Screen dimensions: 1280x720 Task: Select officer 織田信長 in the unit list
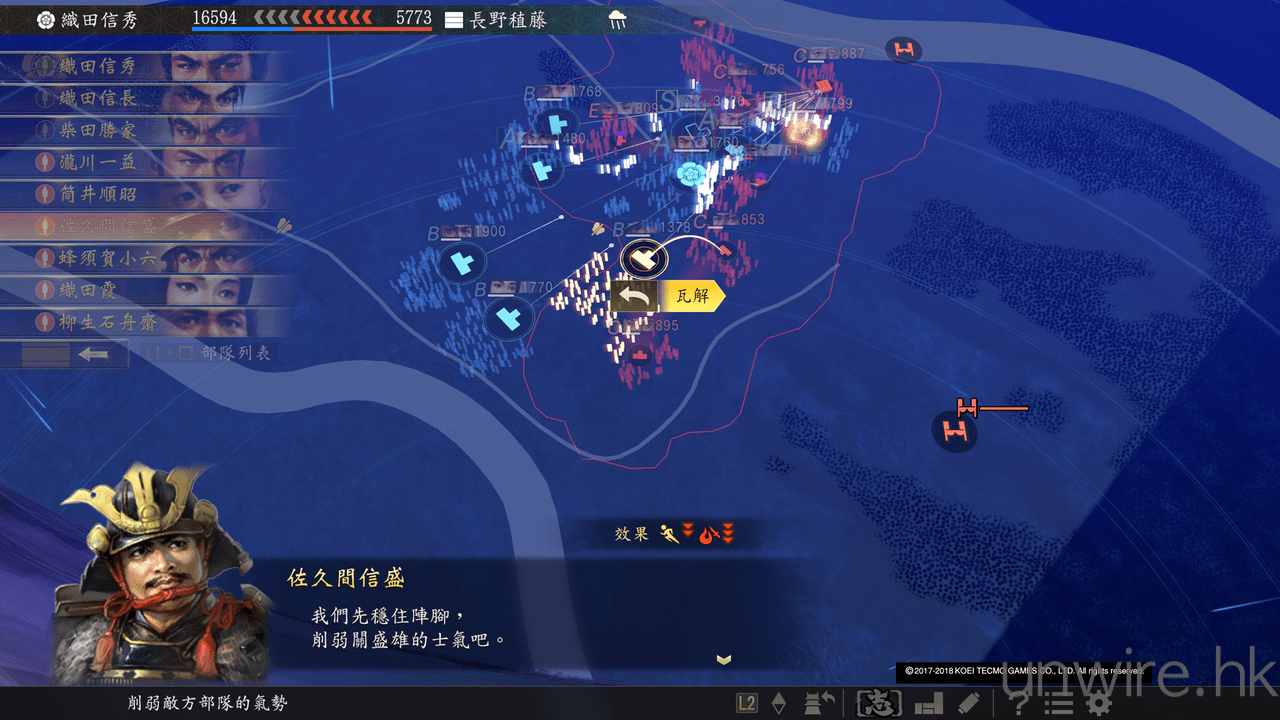(140, 99)
